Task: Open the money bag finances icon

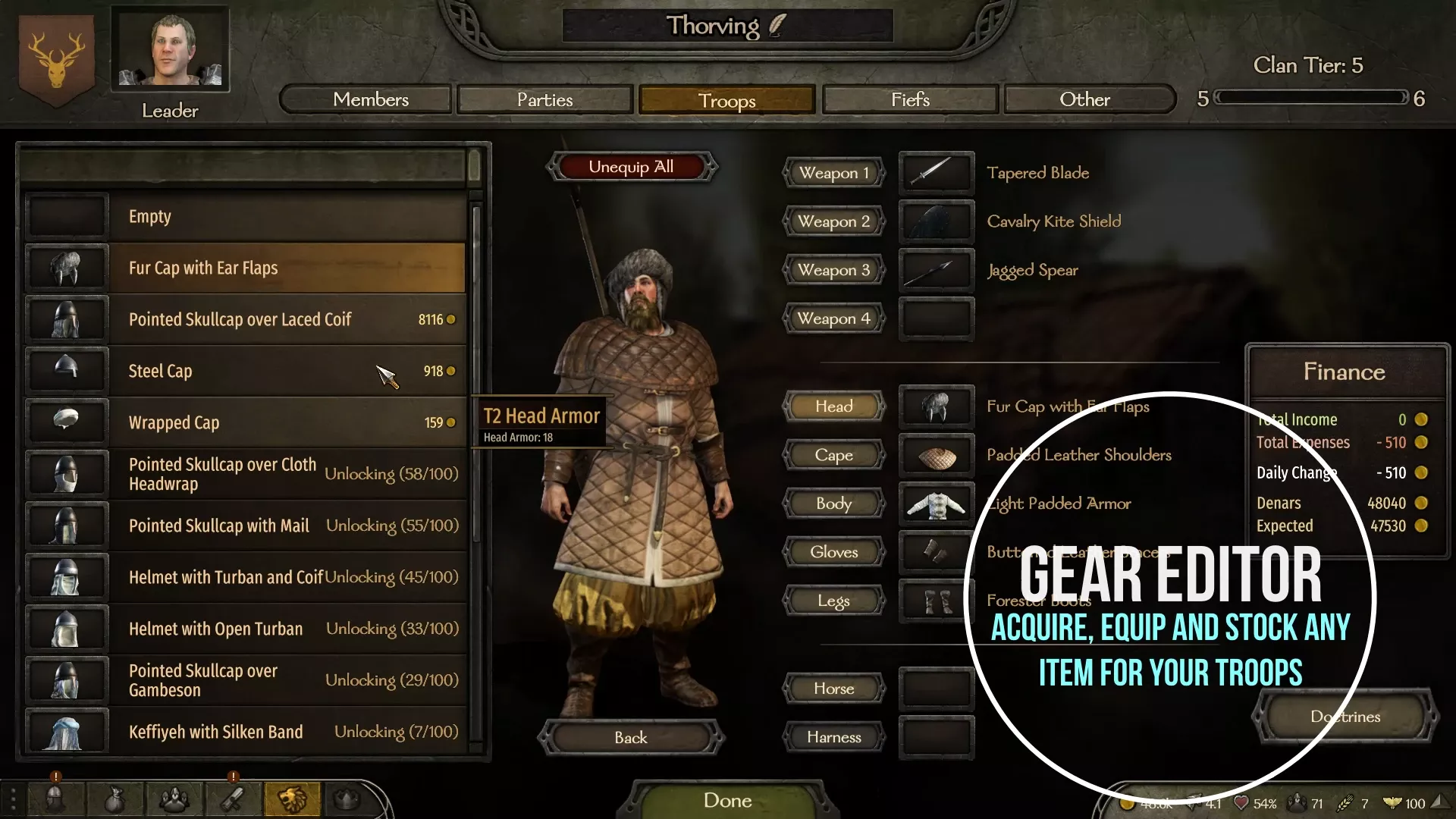Action: pos(115,799)
